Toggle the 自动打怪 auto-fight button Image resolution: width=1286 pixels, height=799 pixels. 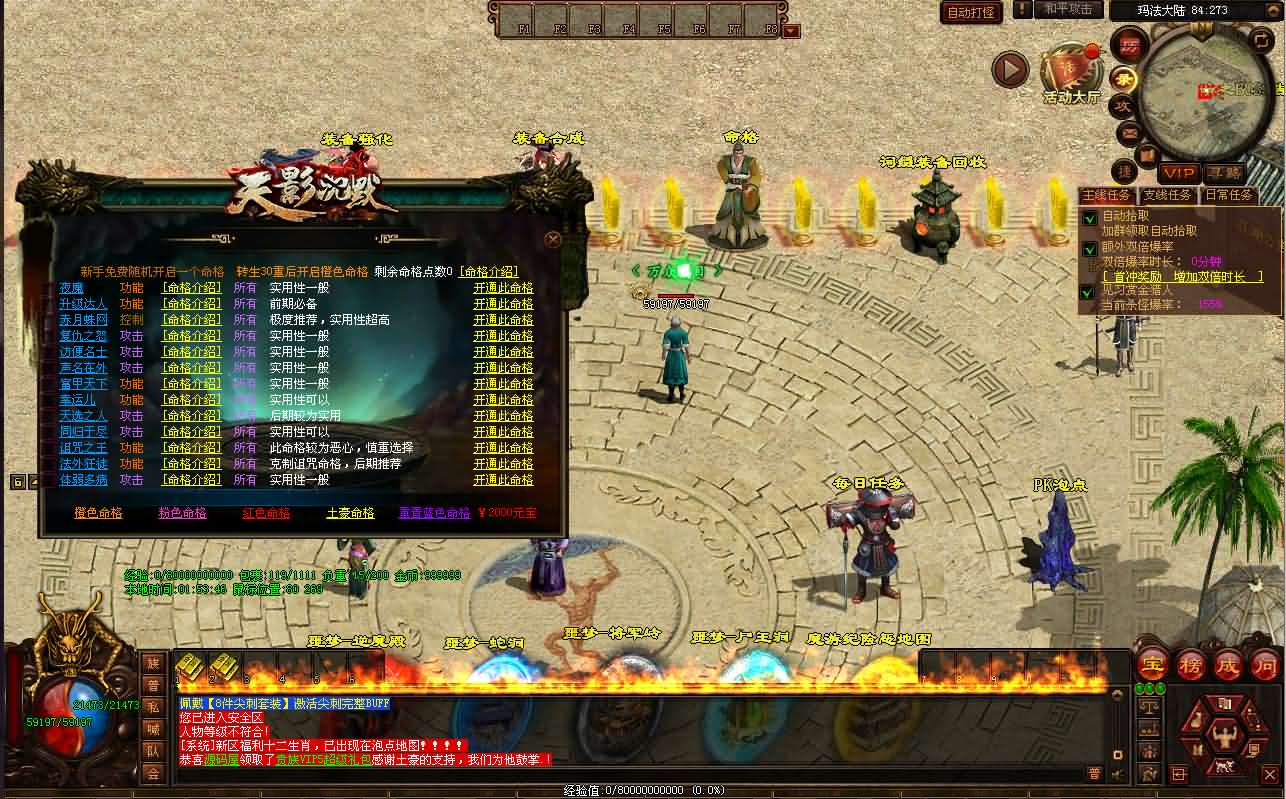click(x=971, y=13)
